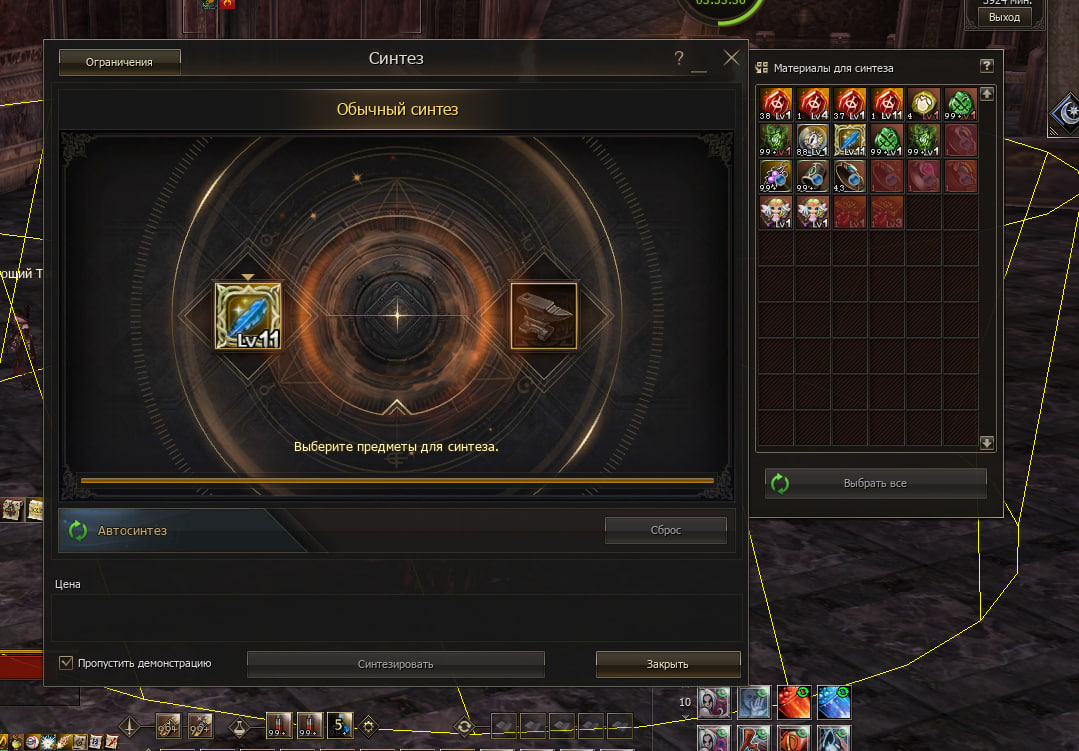Viewport: 1079px width, 751px height.
Task: Select all materials with Выбрать все
Action: (x=875, y=483)
